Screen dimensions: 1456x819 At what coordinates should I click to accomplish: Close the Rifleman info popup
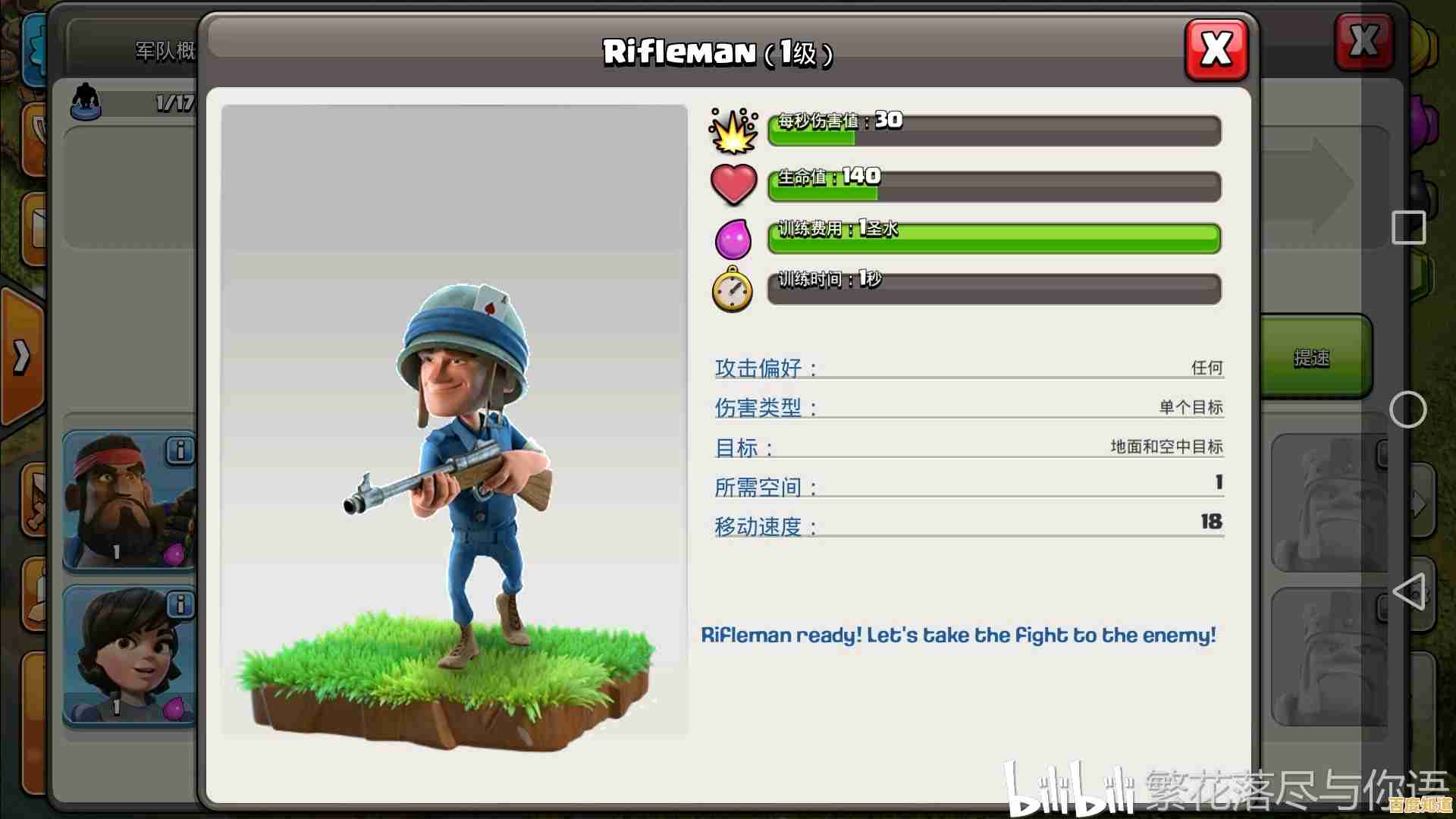tap(1216, 50)
